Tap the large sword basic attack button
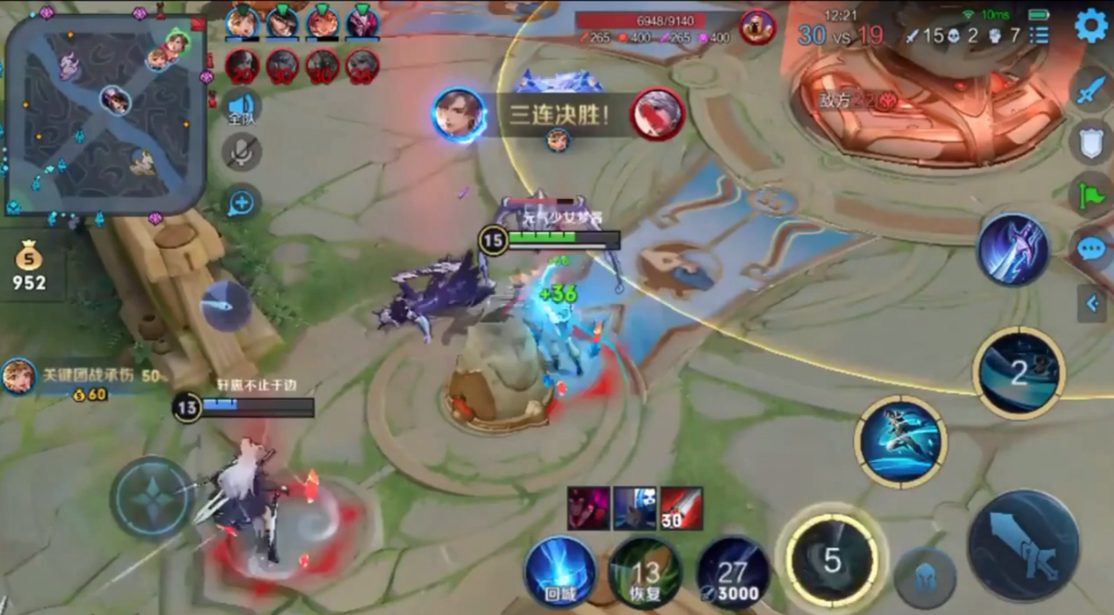This screenshot has height=615, width=1114. pyautogui.click(x=1022, y=545)
